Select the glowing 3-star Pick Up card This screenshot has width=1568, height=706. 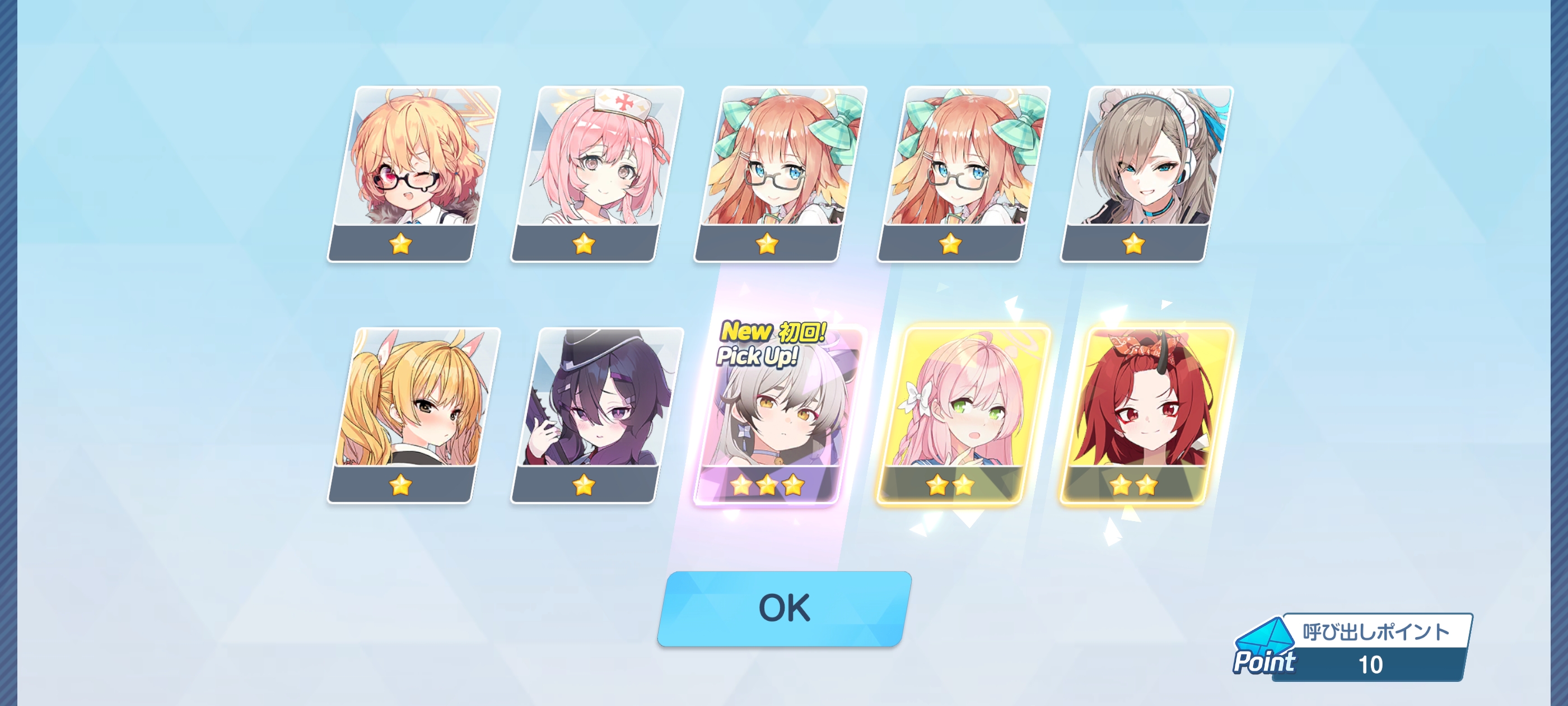click(767, 420)
